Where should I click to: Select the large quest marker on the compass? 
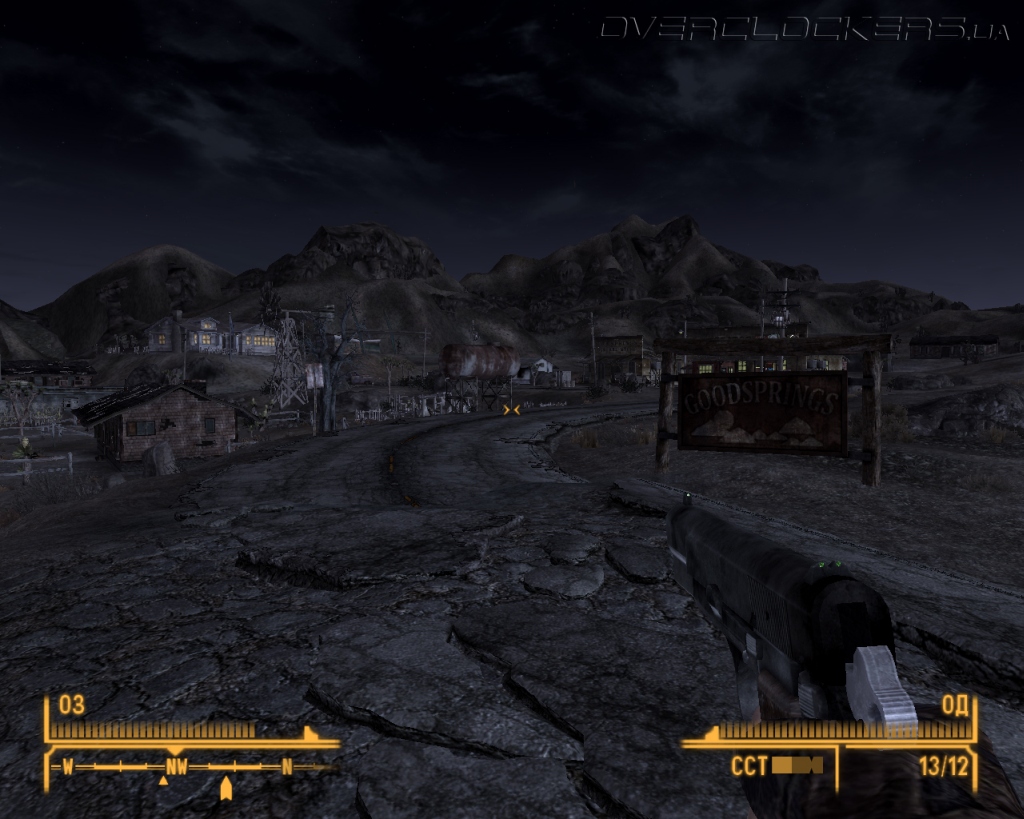tap(226, 789)
